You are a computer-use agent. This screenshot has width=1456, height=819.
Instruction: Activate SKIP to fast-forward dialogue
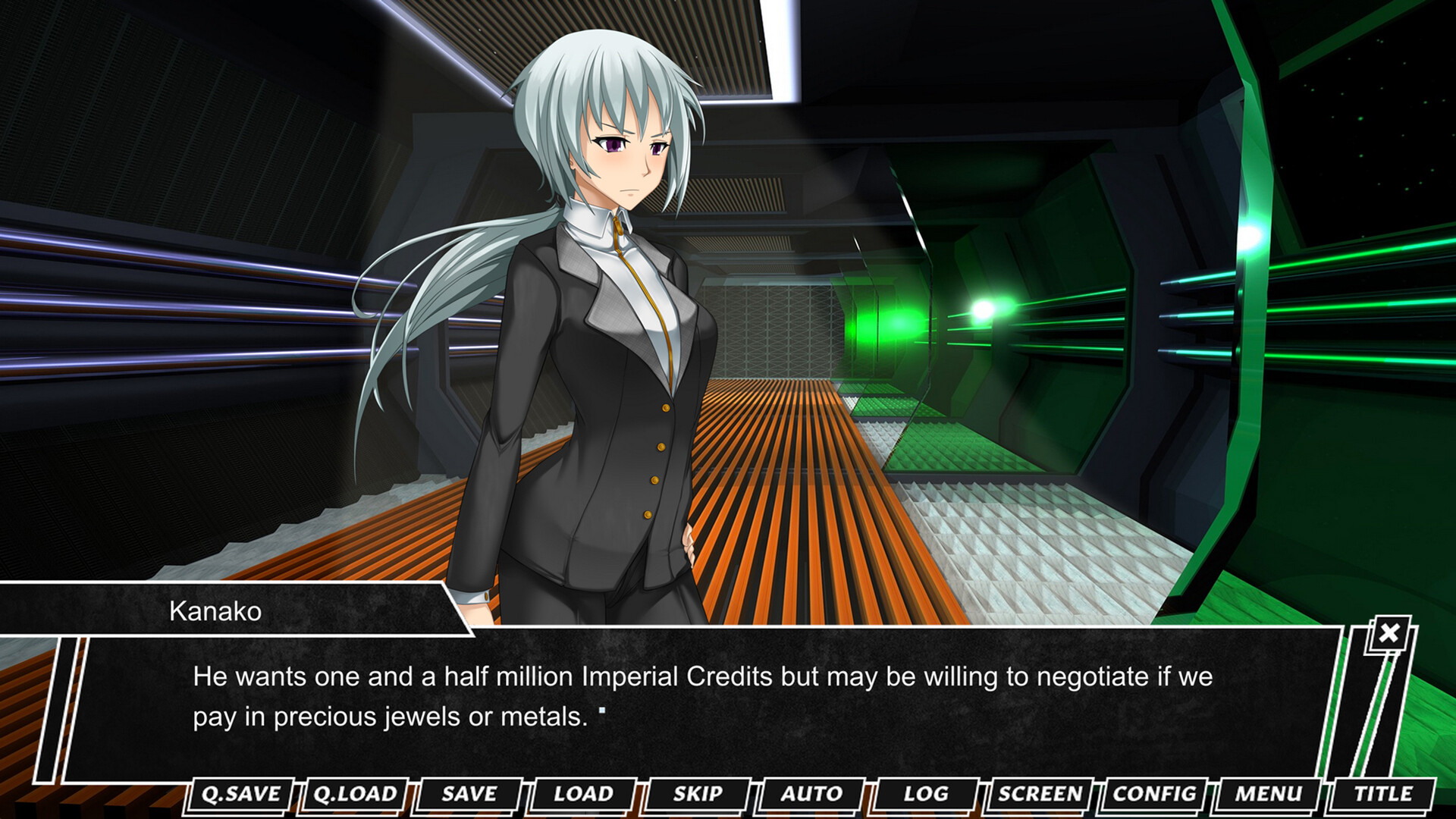pyautogui.click(x=698, y=794)
